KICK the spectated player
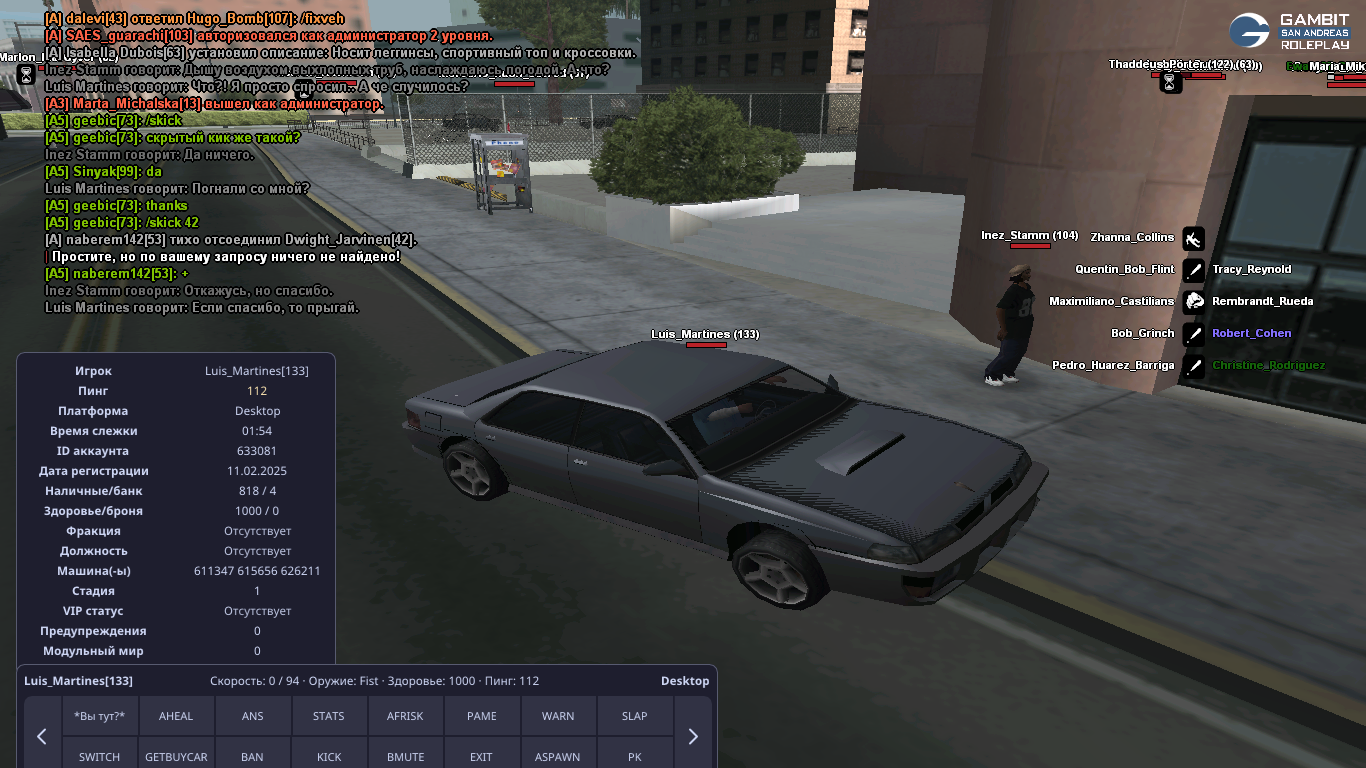This screenshot has width=1366, height=768. point(329,756)
